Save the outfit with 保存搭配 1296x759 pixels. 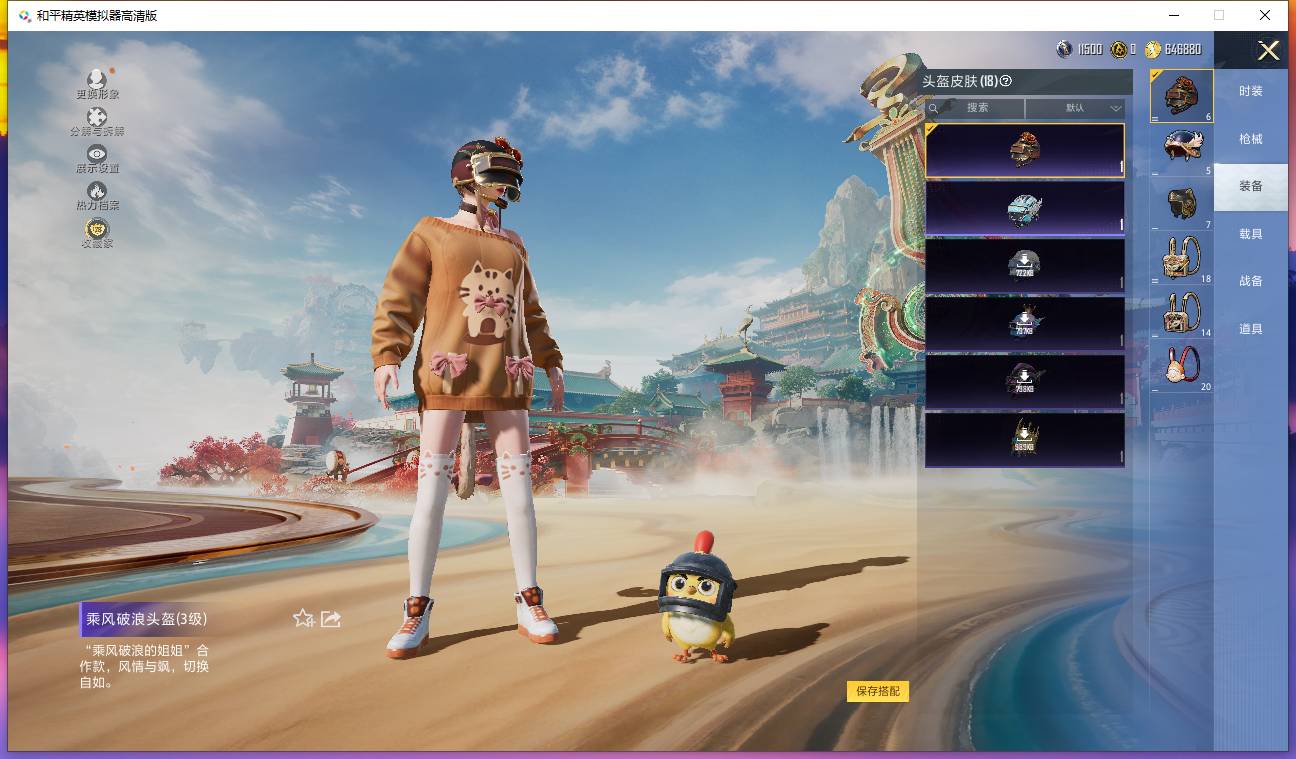877,691
